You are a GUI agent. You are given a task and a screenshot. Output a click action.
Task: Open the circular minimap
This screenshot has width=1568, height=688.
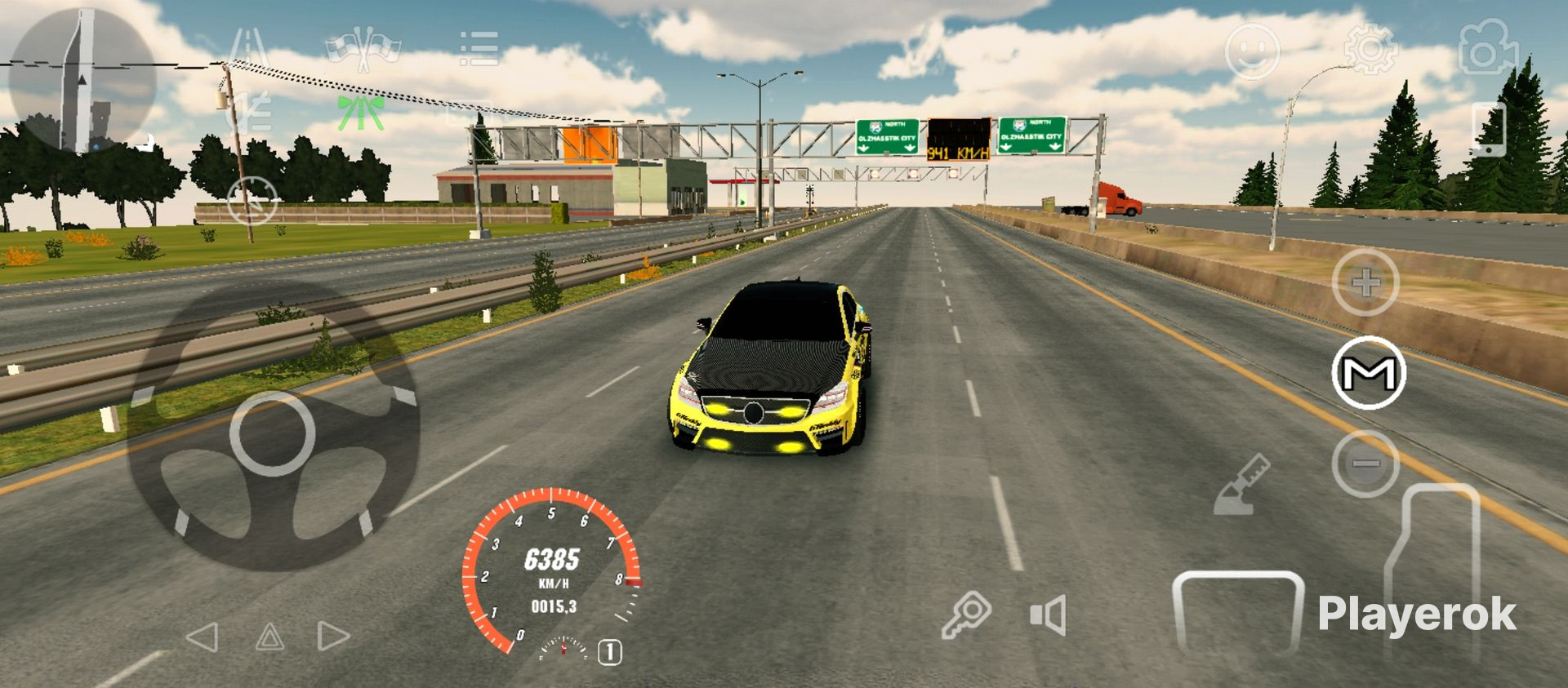point(80,82)
